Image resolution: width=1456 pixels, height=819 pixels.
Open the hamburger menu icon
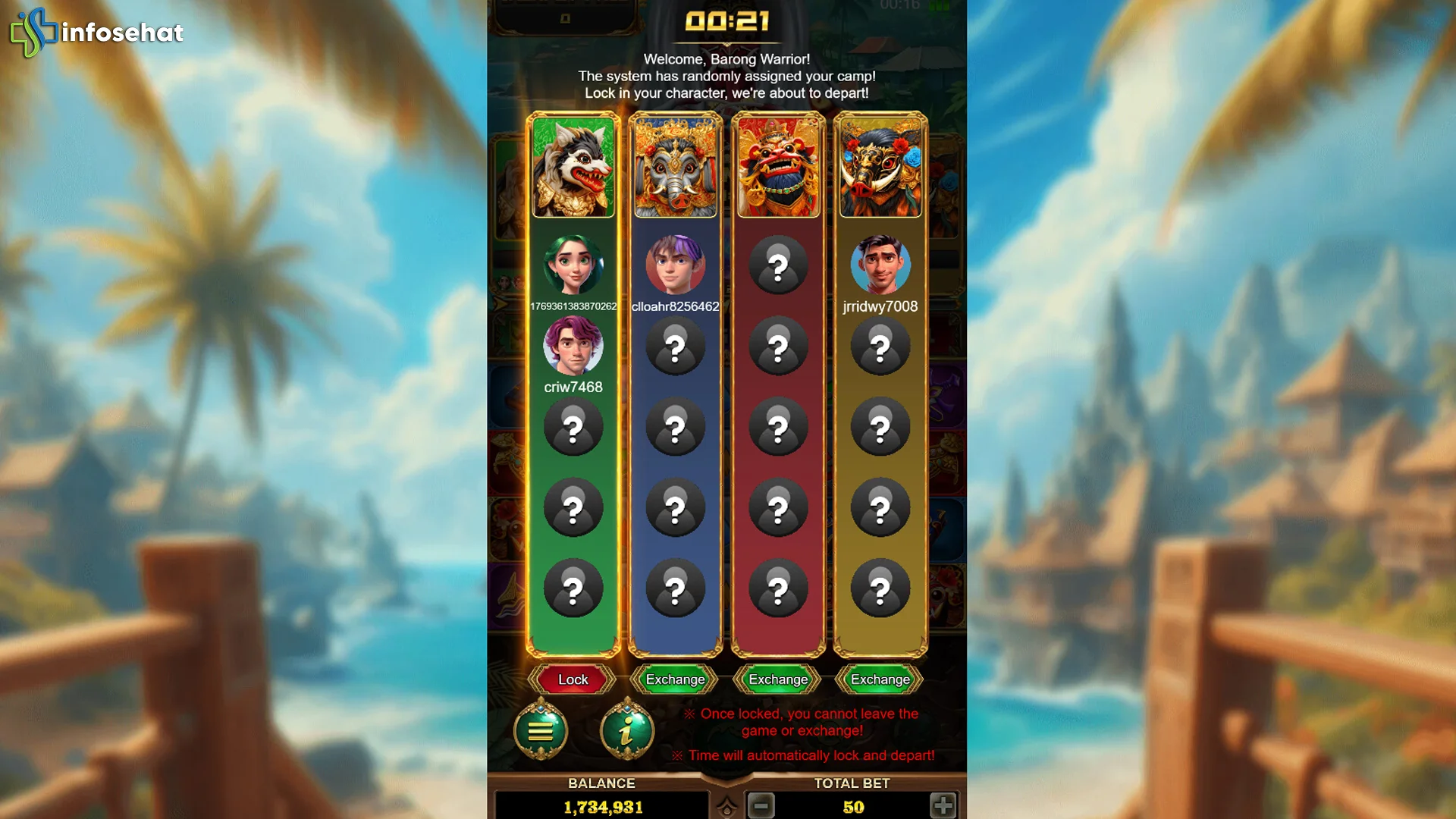point(541,730)
